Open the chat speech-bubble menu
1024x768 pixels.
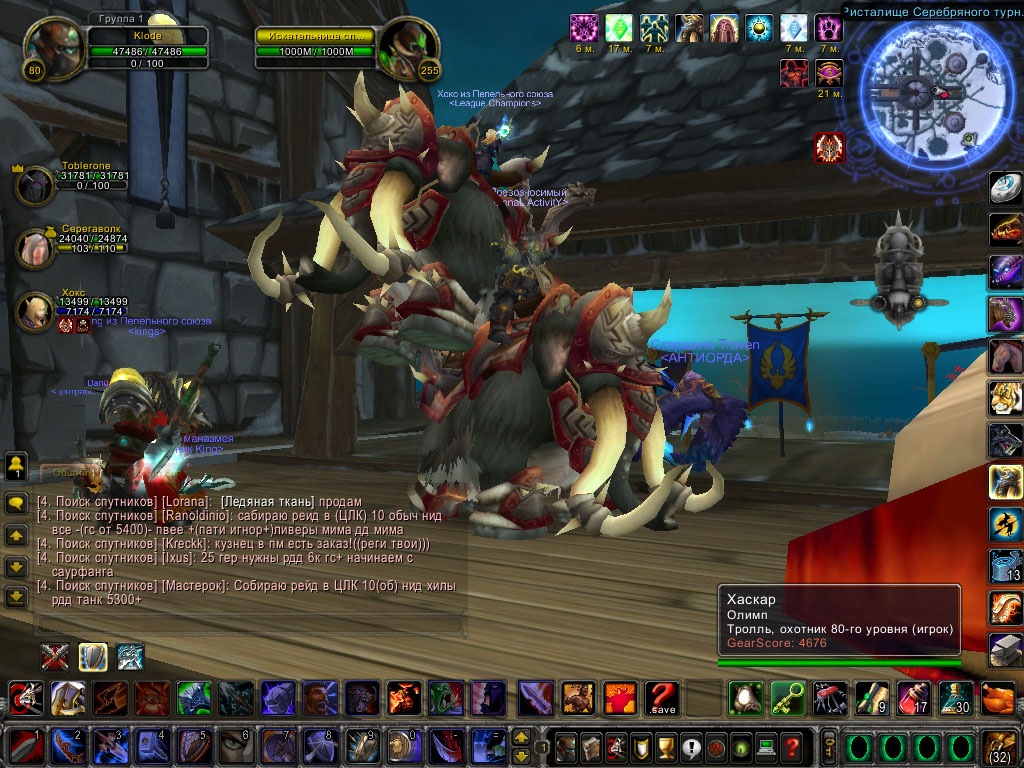click(16, 503)
